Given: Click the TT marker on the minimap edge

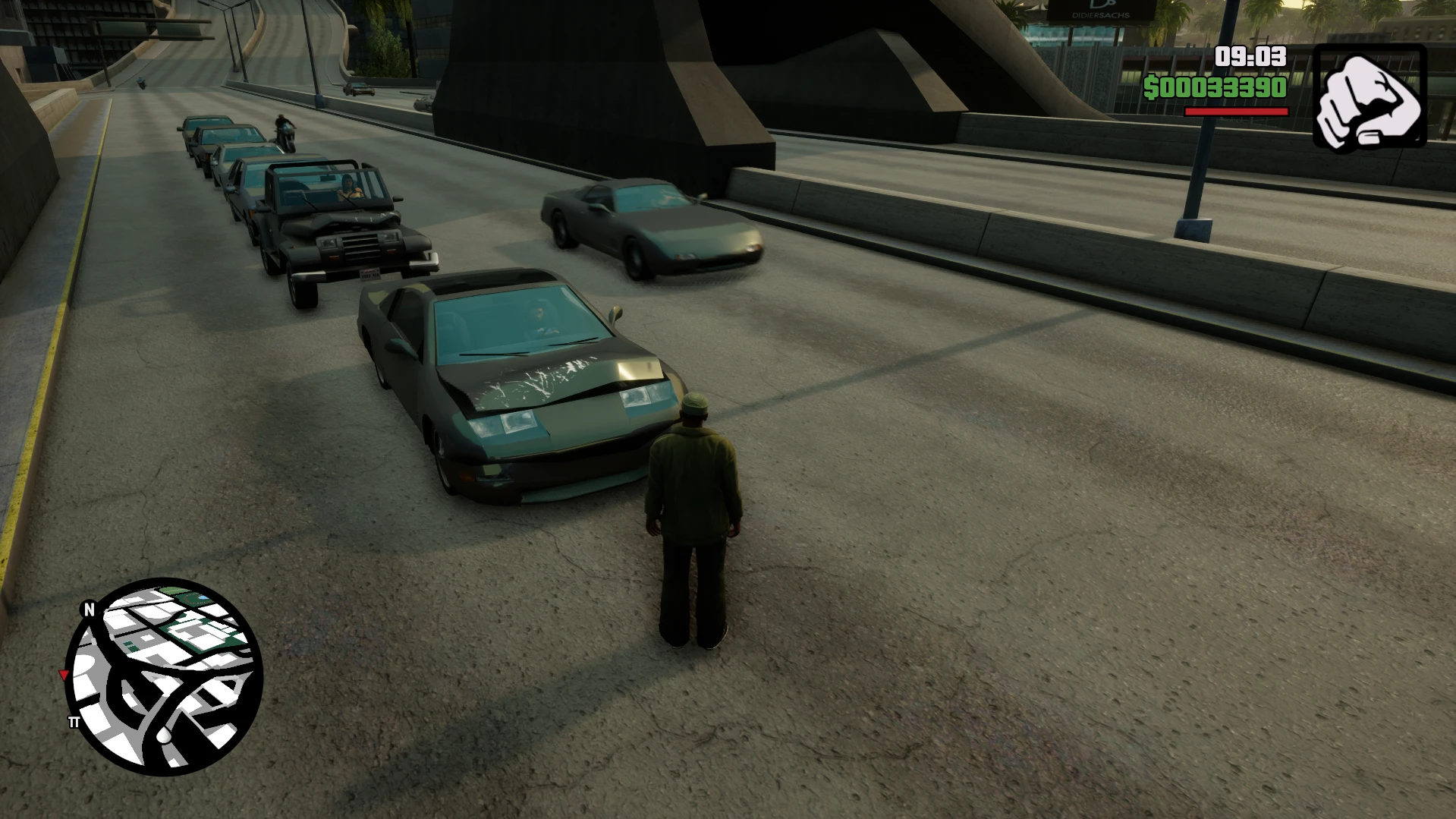Looking at the screenshot, I should 75,723.
